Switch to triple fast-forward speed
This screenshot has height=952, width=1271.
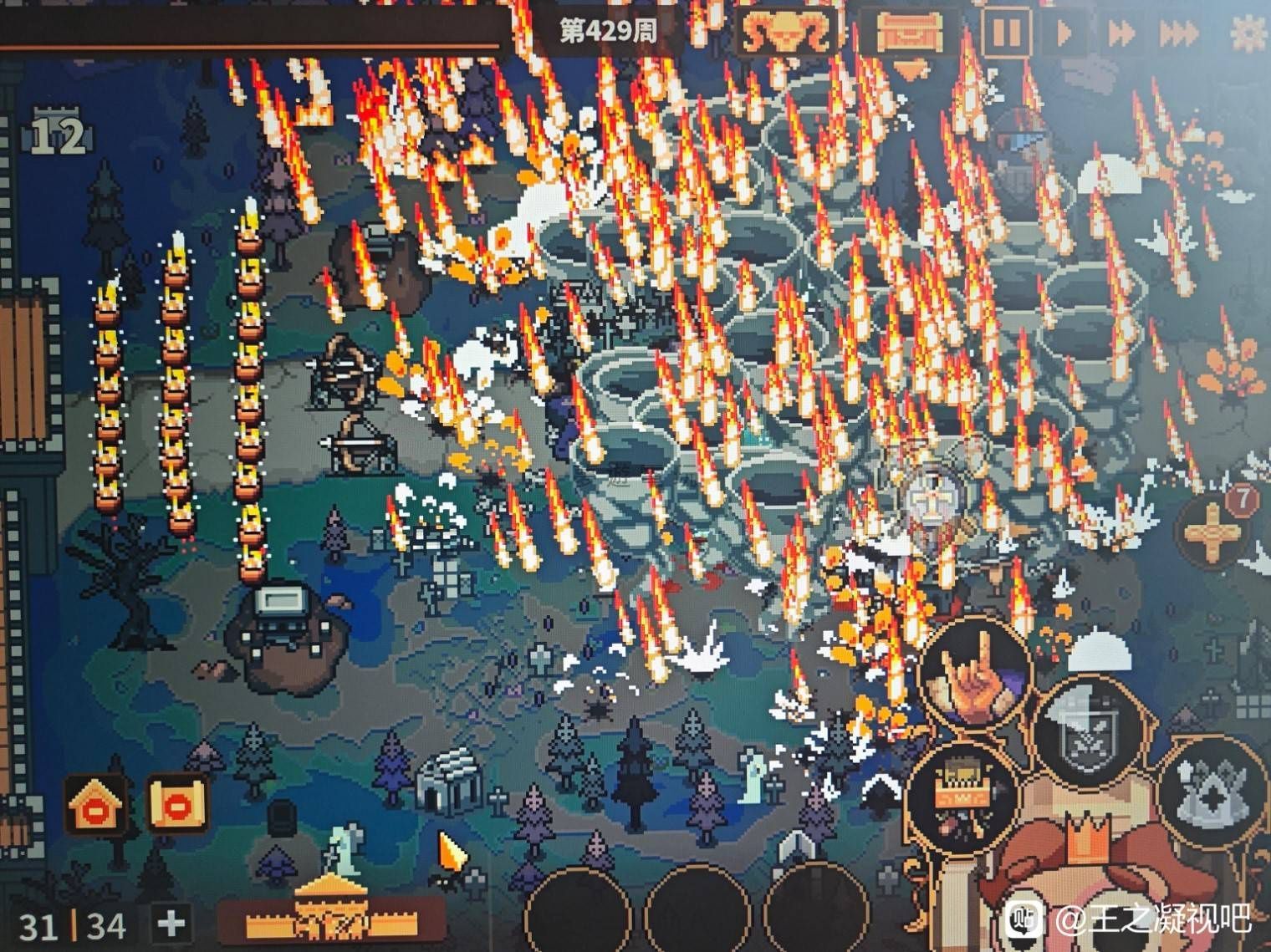[1179, 34]
